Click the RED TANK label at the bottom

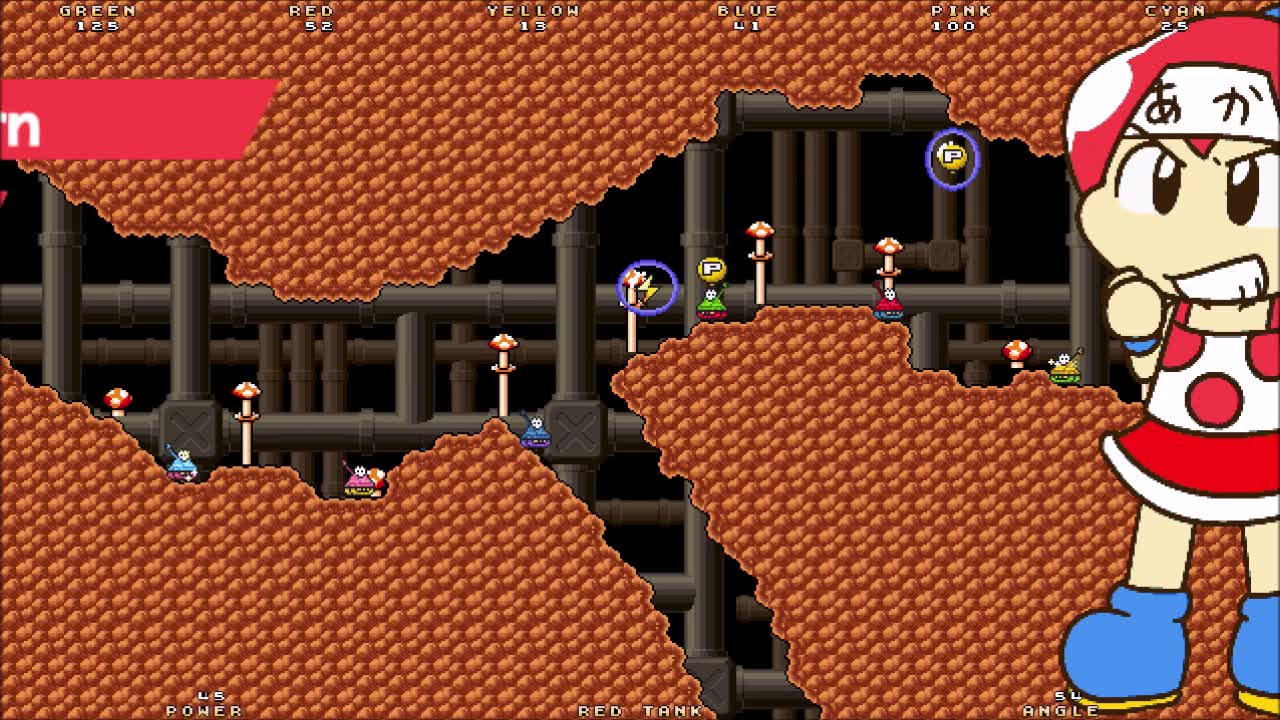tap(638, 710)
